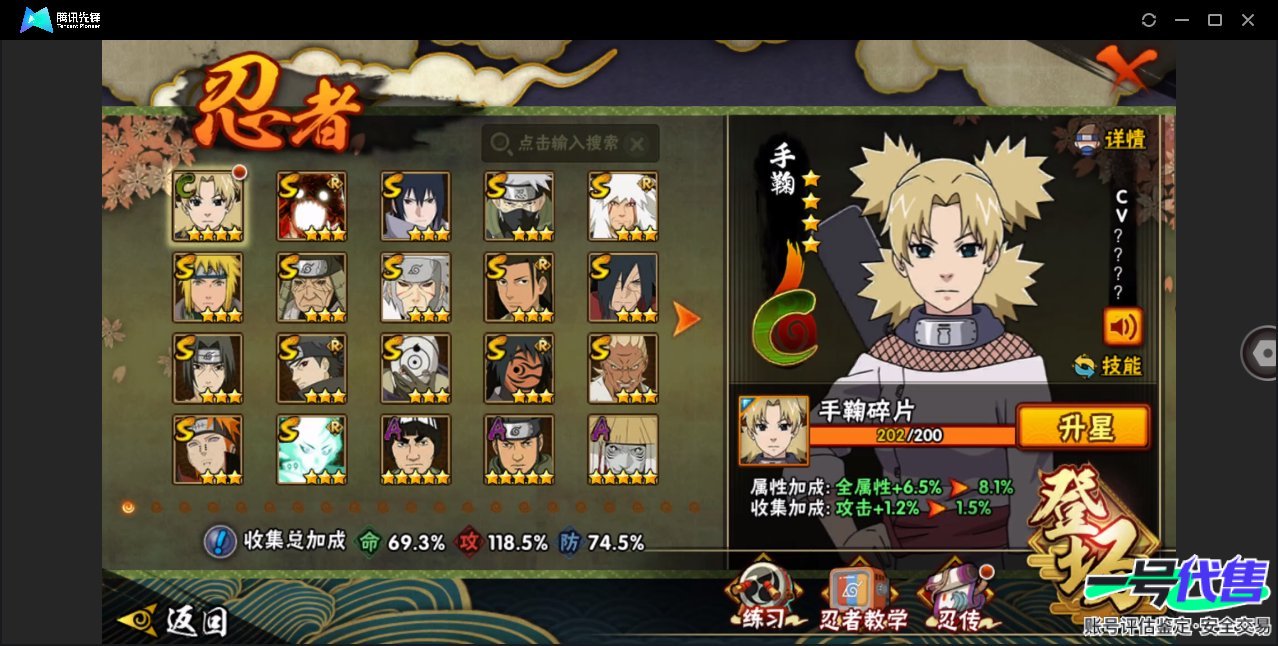Pick the orange-masked Tobi ninja portrait
This screenshot has height=646, width=1278.
point(519,368)
